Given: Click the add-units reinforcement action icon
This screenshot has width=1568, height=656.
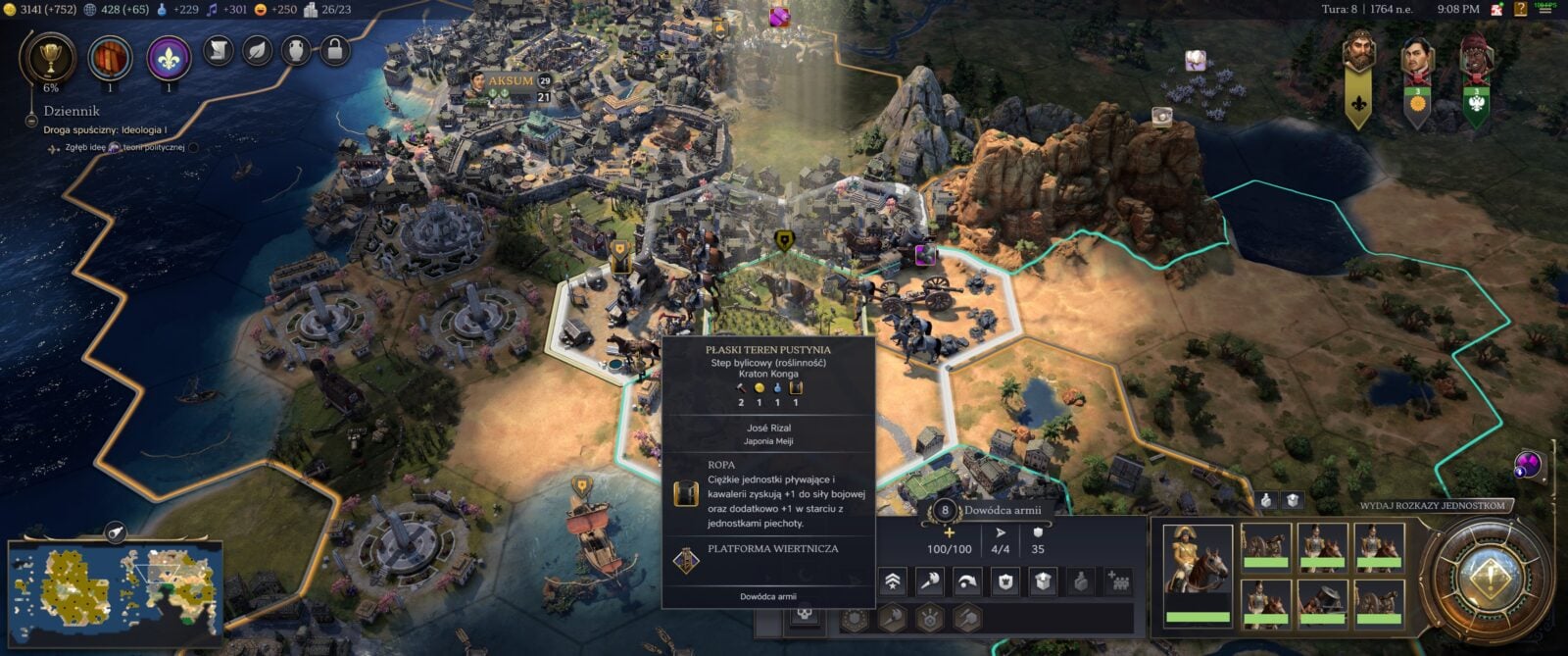Looking at the screenshot, I should pyautogui.click(x=1118, y=581).
